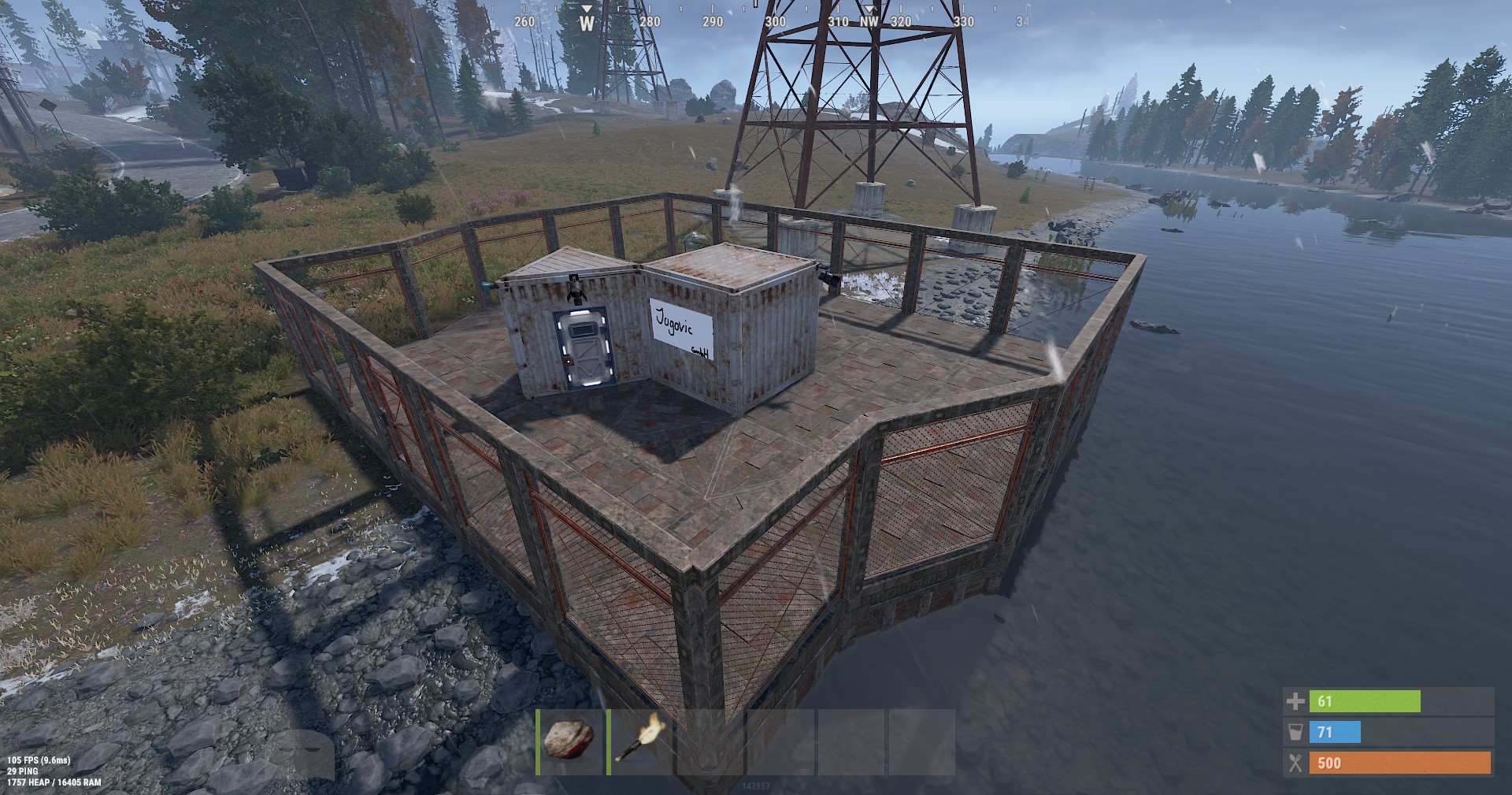Click the health cross icon
The width and height of the screenshot is (1512, 795).
(1297, 700)
